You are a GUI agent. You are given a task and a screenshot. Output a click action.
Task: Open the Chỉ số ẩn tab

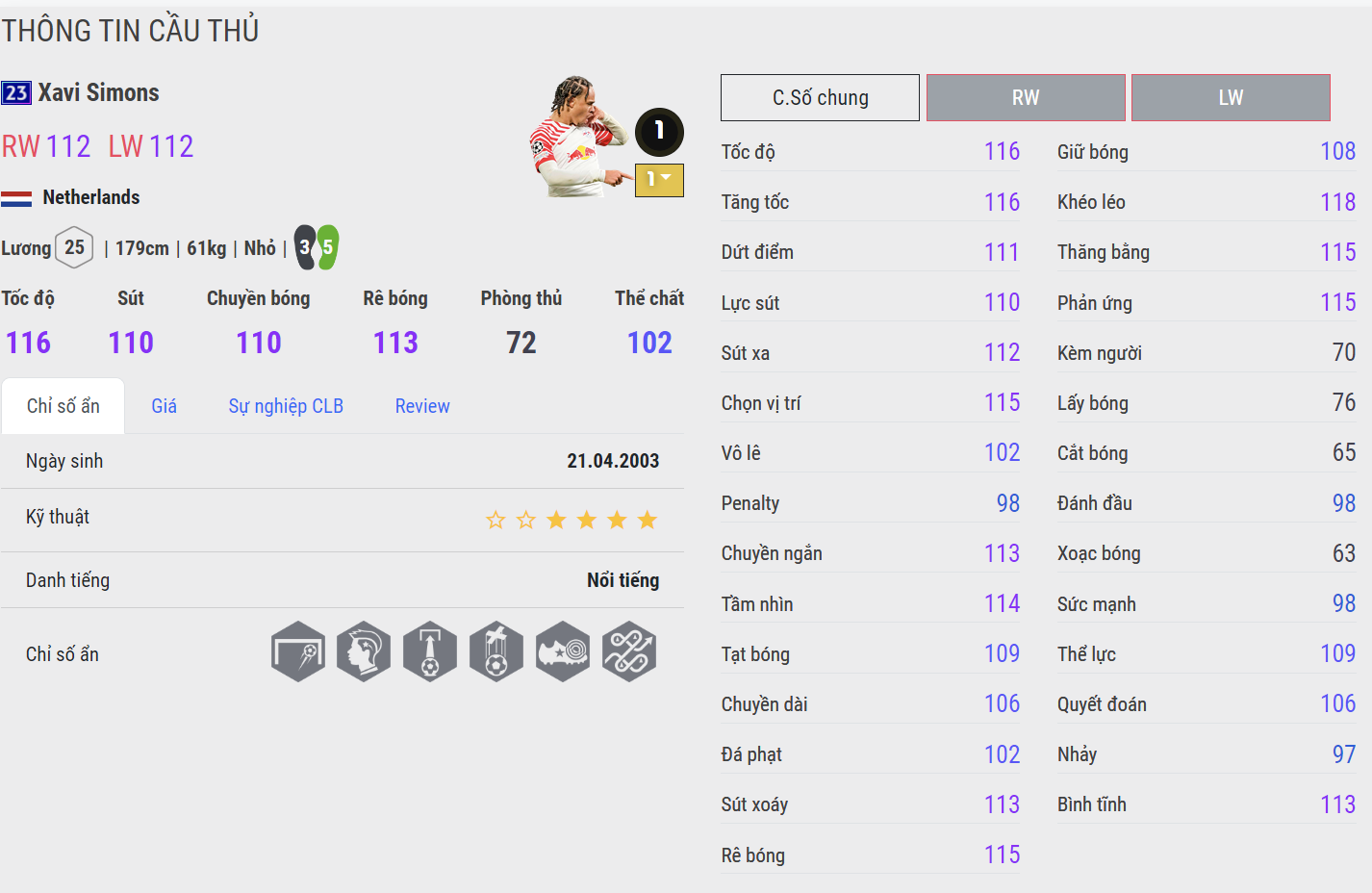coord(64,406)
